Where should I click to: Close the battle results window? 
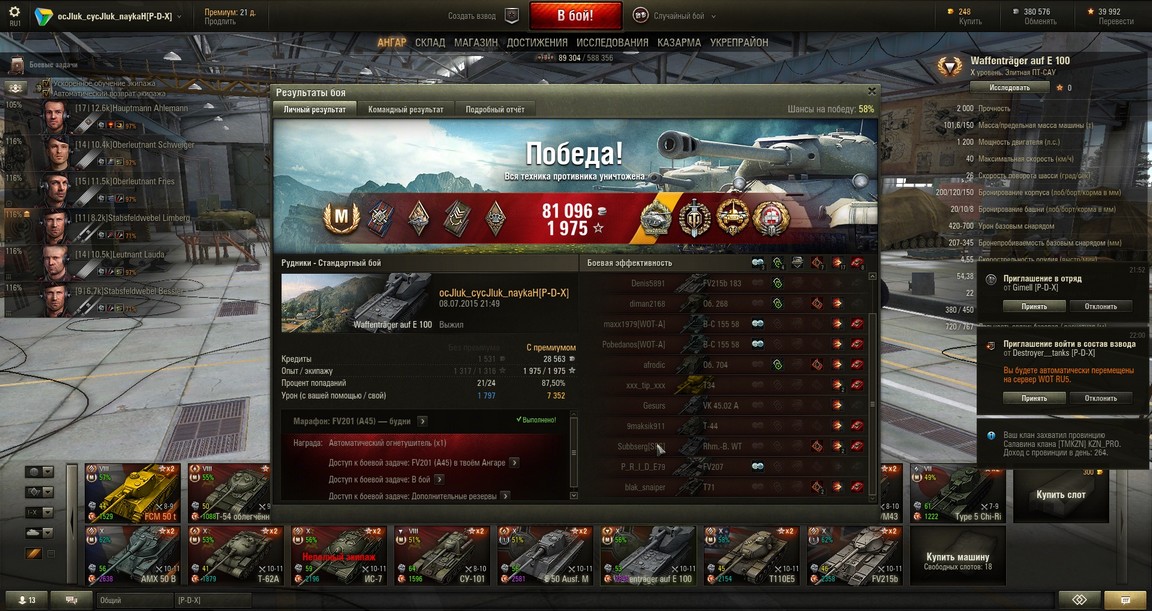point(871,92)
